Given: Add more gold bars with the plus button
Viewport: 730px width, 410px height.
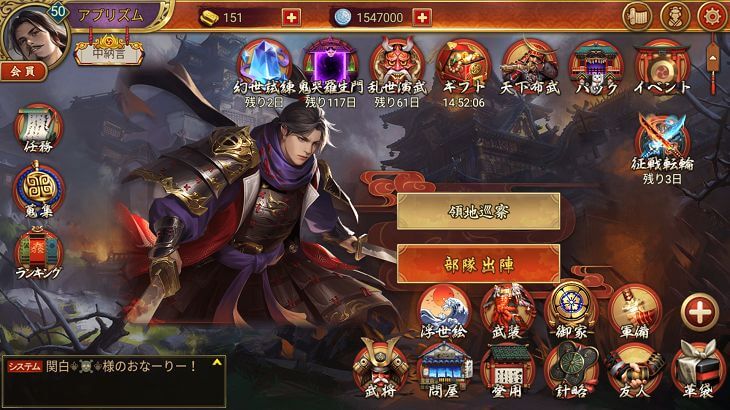Looking at the screenshot, I should 291,17.
